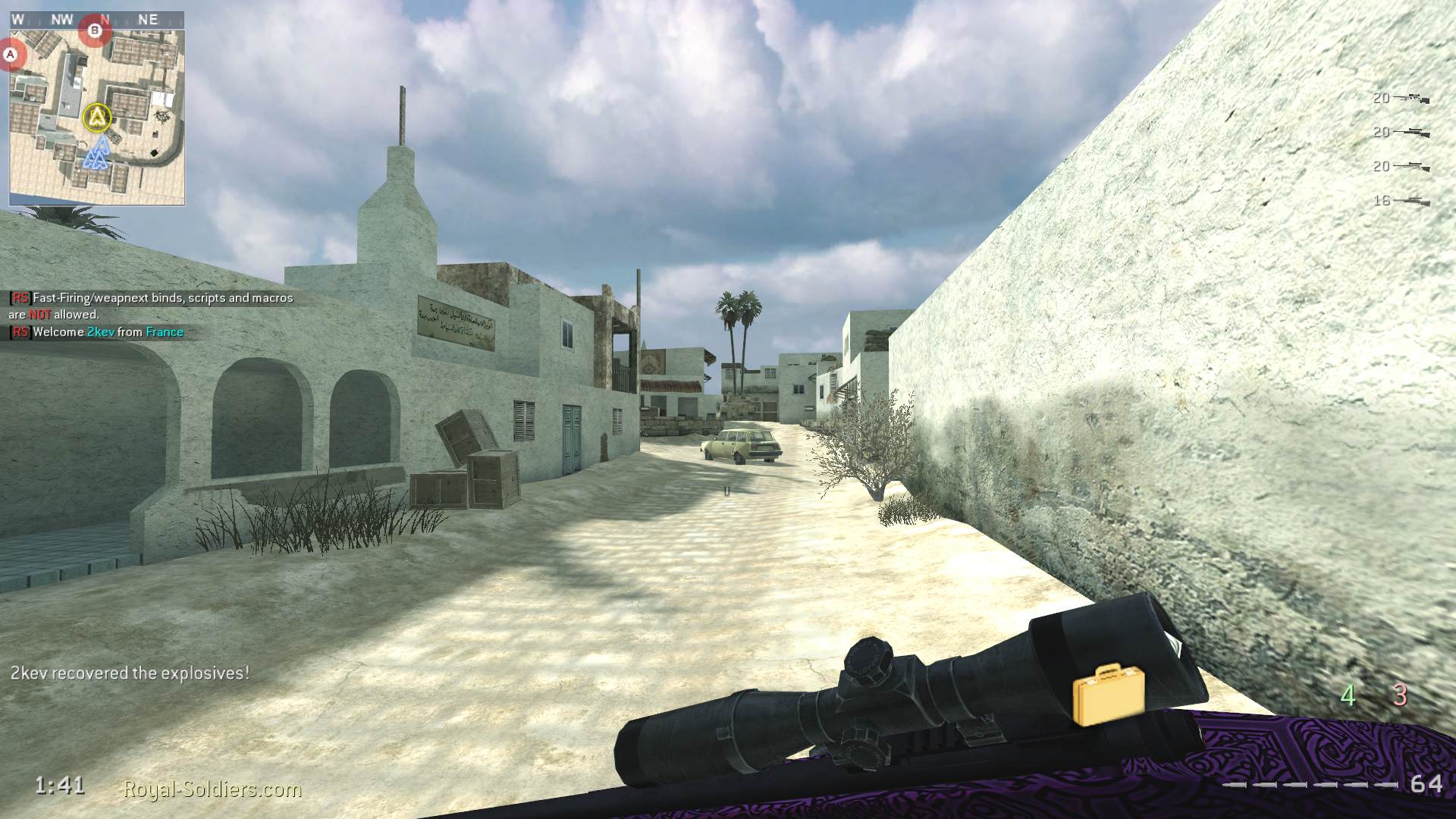This screenshot has height=819, width=1456.
Task: Click bomb site A marker on the minimap
Action: pyautogui.click(x=11, y=54)
